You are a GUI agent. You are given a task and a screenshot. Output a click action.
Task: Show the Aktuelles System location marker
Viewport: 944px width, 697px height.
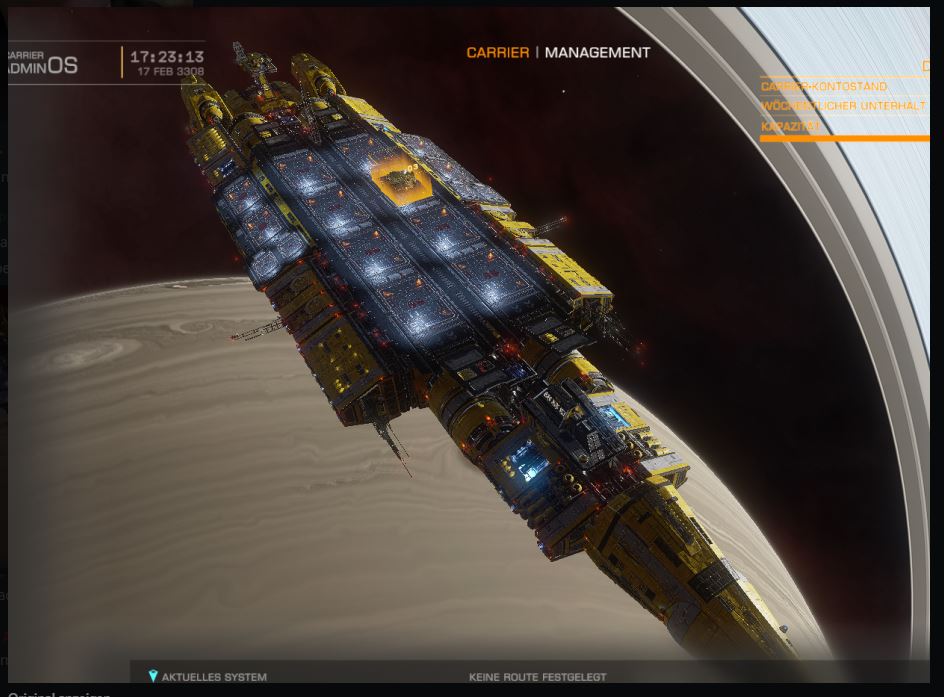click(x=153, y=677)
